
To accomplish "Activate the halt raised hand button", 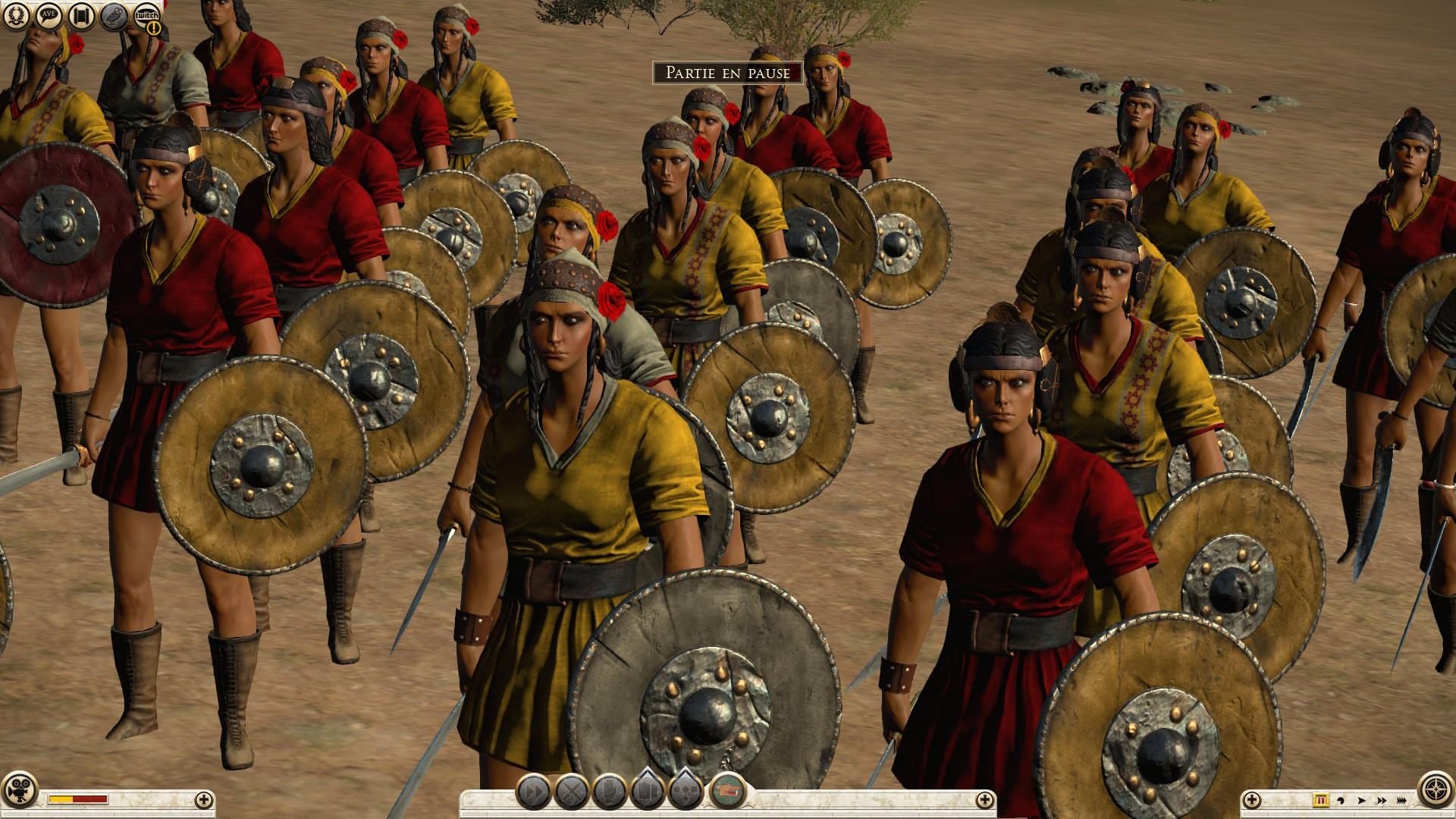I will tap(610, 793).
